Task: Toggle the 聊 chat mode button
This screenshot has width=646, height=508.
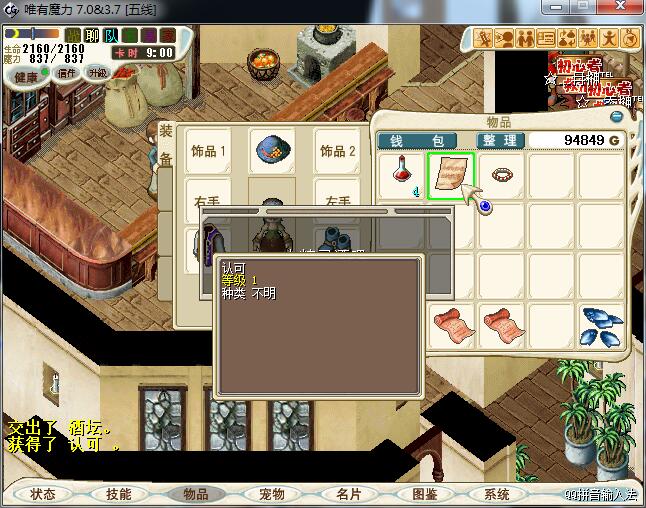Action: tap(92, 36)
